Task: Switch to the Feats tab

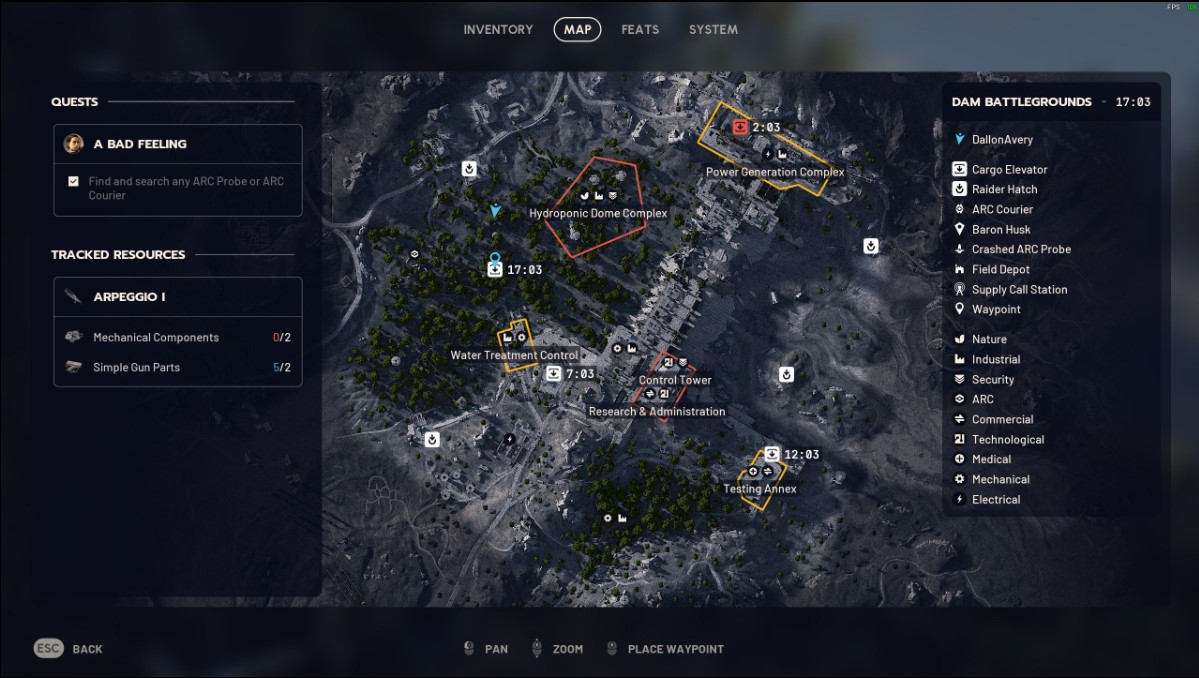Action: pos(640,30)
